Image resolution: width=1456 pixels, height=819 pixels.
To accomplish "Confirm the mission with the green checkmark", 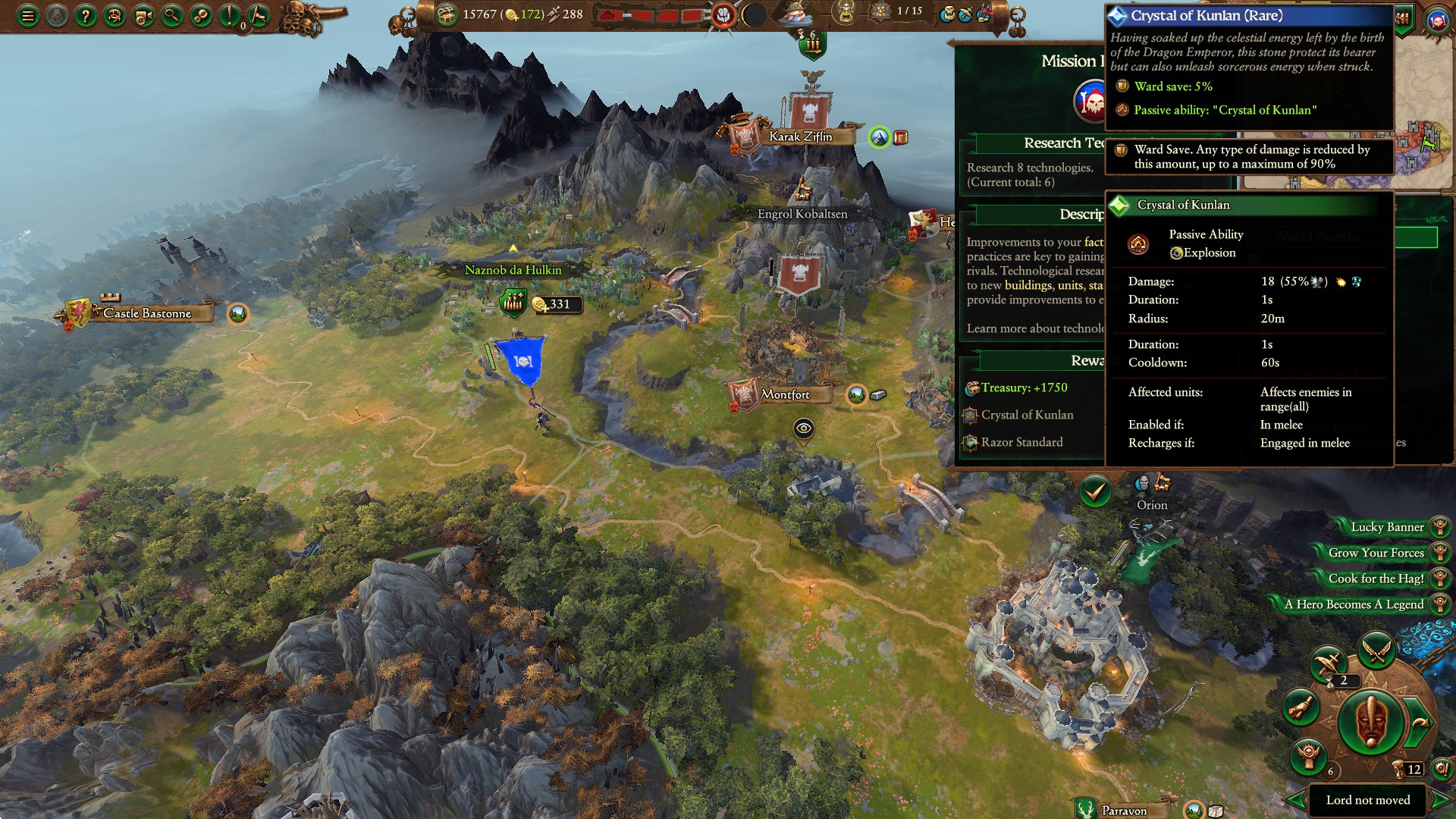I will [x=1095, y=492].
